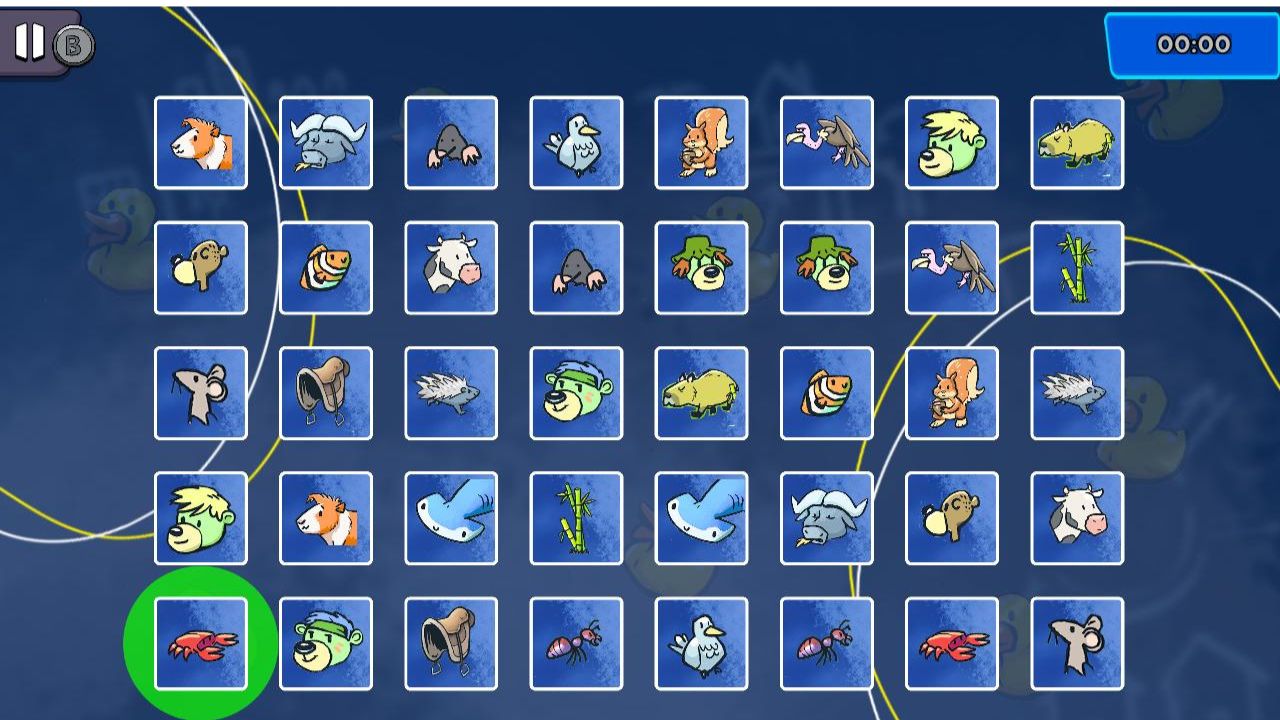Select the clownfish tile next to the hamster
The width and height of the screenshot is (1280, 720).
tap(326, 268)
